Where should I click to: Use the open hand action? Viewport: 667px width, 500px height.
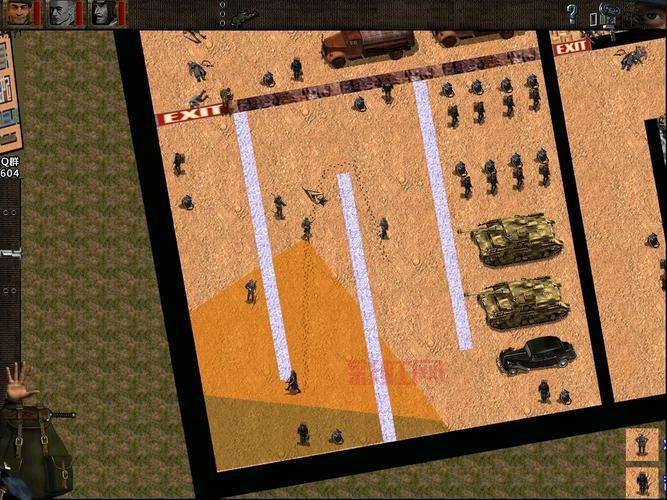click(18, 380)
